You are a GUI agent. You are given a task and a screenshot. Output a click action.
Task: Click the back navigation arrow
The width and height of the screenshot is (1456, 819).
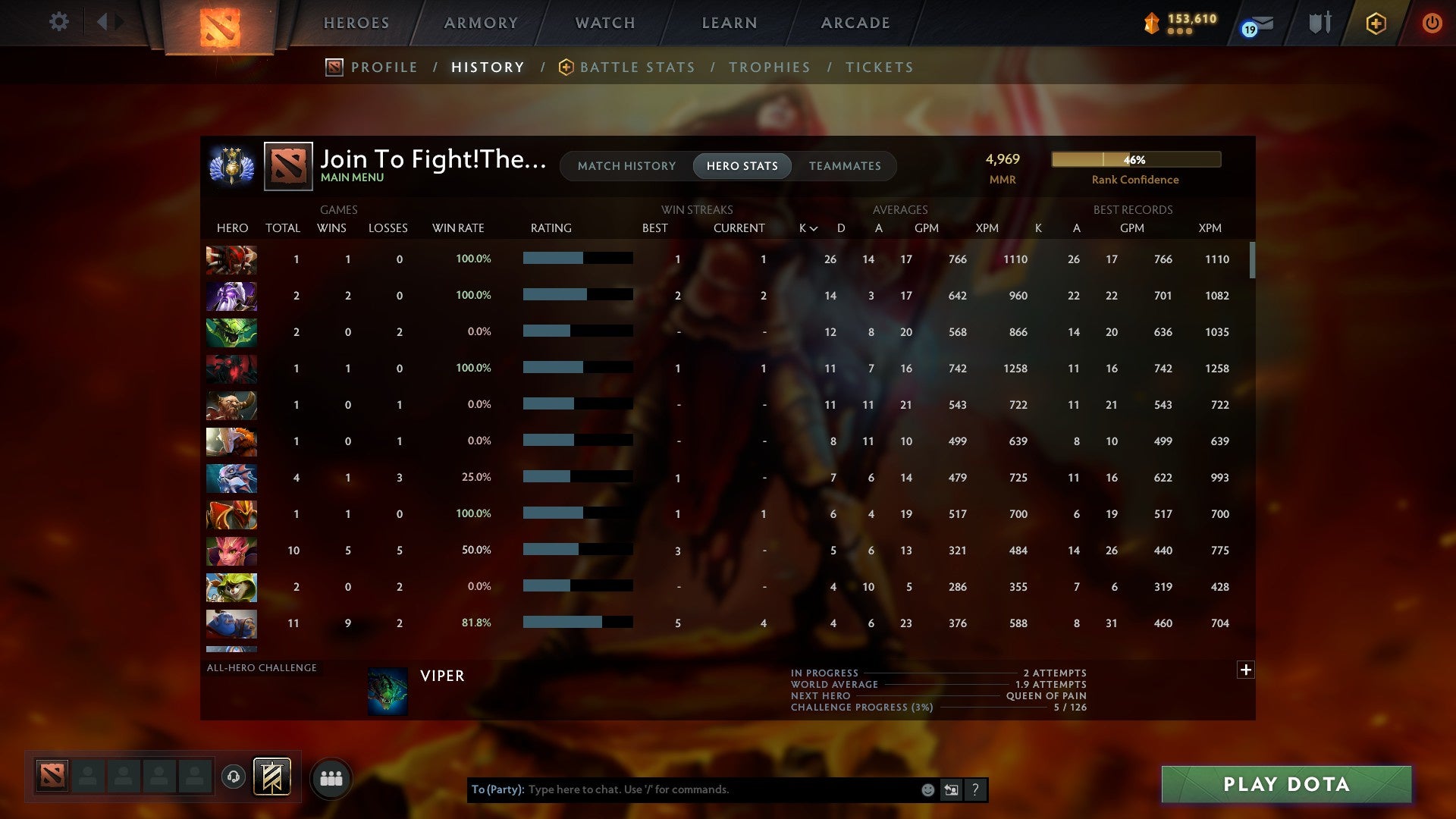[x=104, y=22]
